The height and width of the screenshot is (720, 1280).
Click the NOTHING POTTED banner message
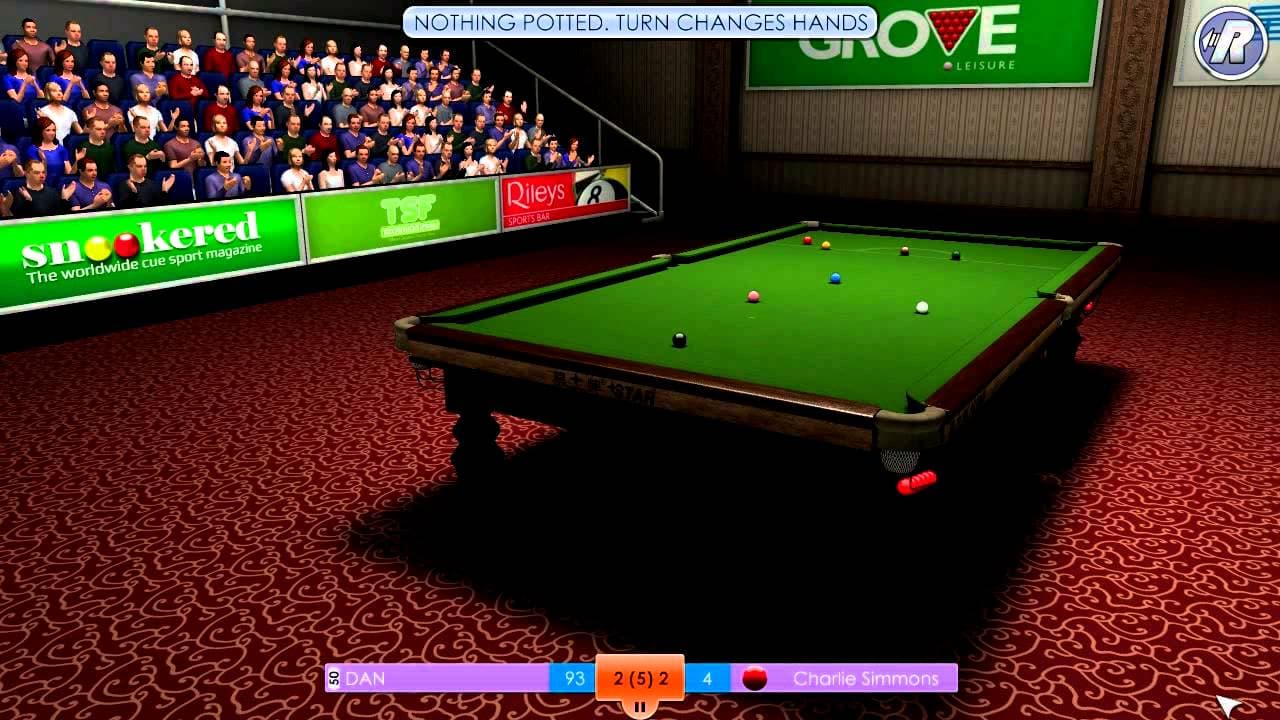point(639,18)
